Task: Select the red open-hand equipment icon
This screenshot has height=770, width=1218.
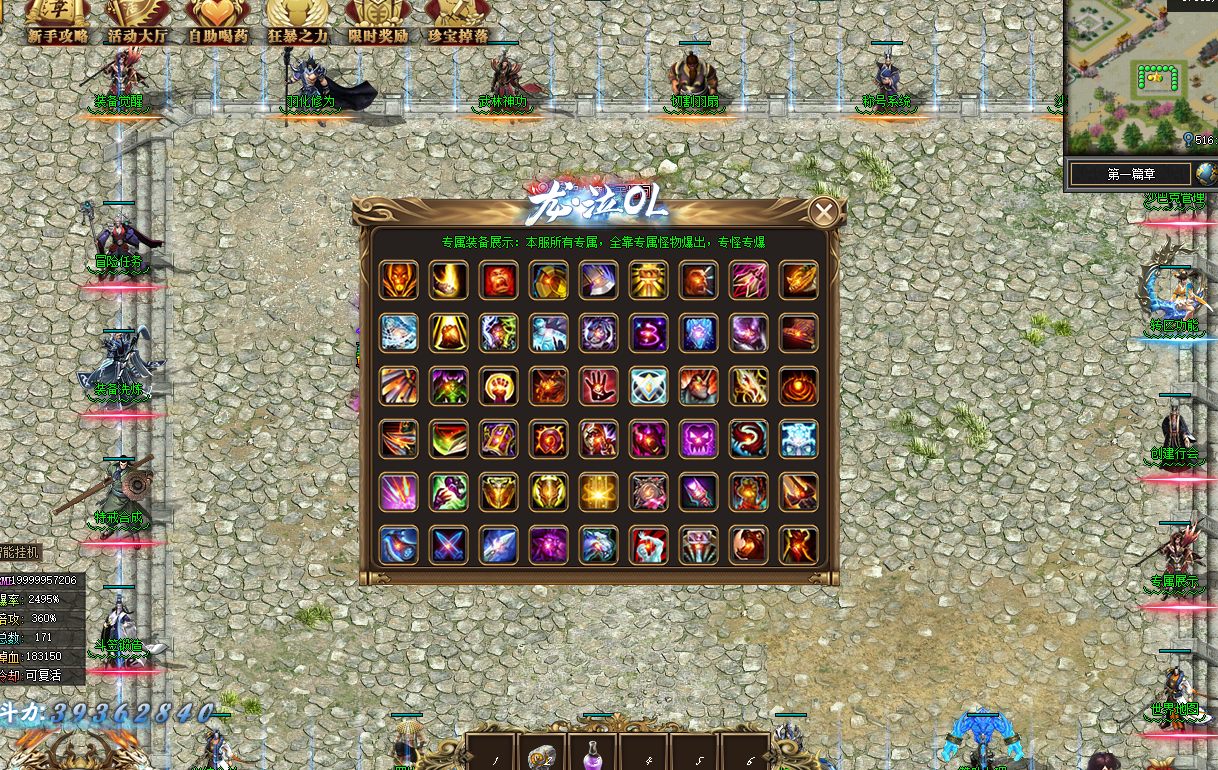Action: (598, 386)
